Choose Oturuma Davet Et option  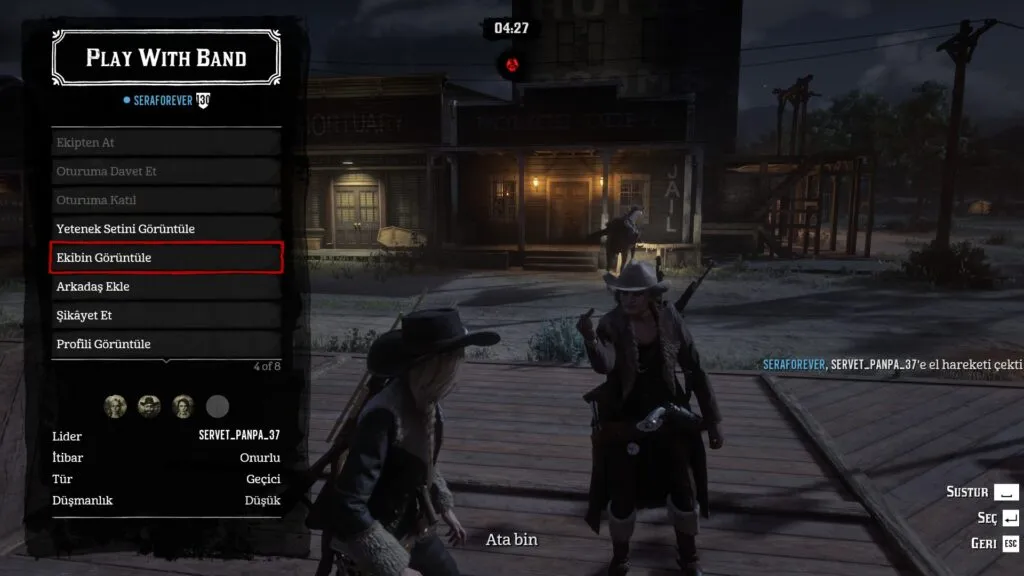click(x=166, y=171)
